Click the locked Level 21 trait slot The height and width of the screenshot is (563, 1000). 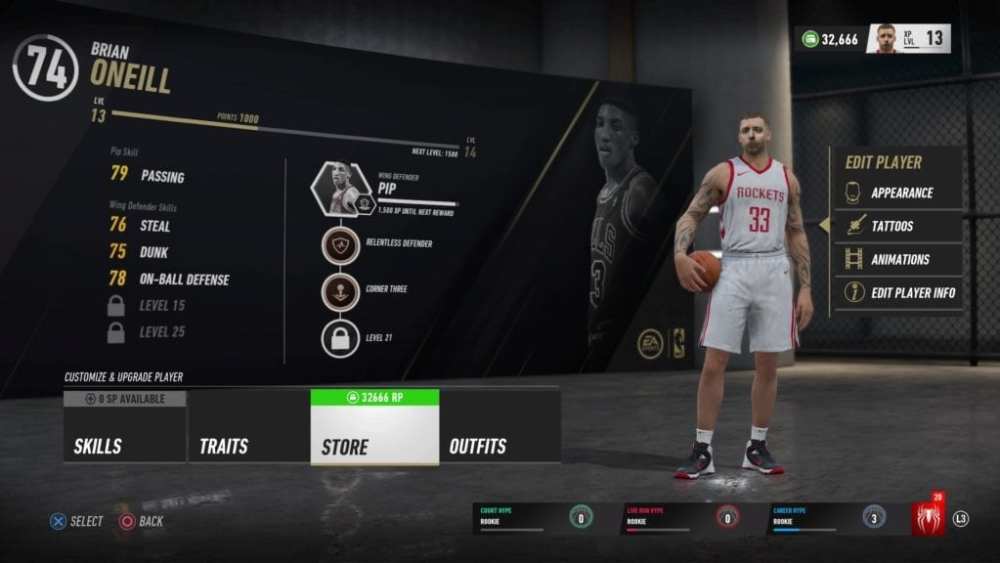[x=340, y=338]
